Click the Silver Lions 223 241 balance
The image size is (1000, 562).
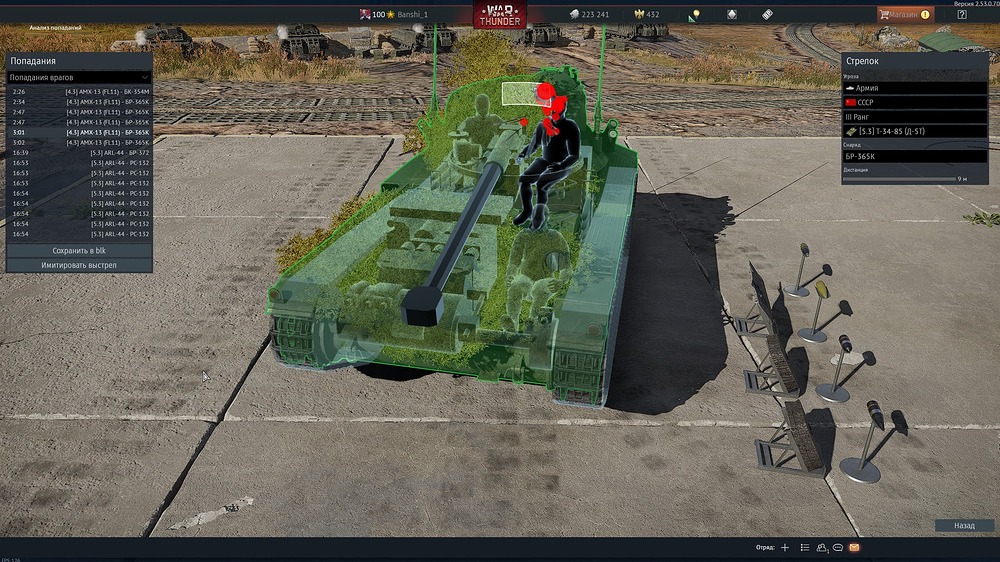[x=589, y=14]
